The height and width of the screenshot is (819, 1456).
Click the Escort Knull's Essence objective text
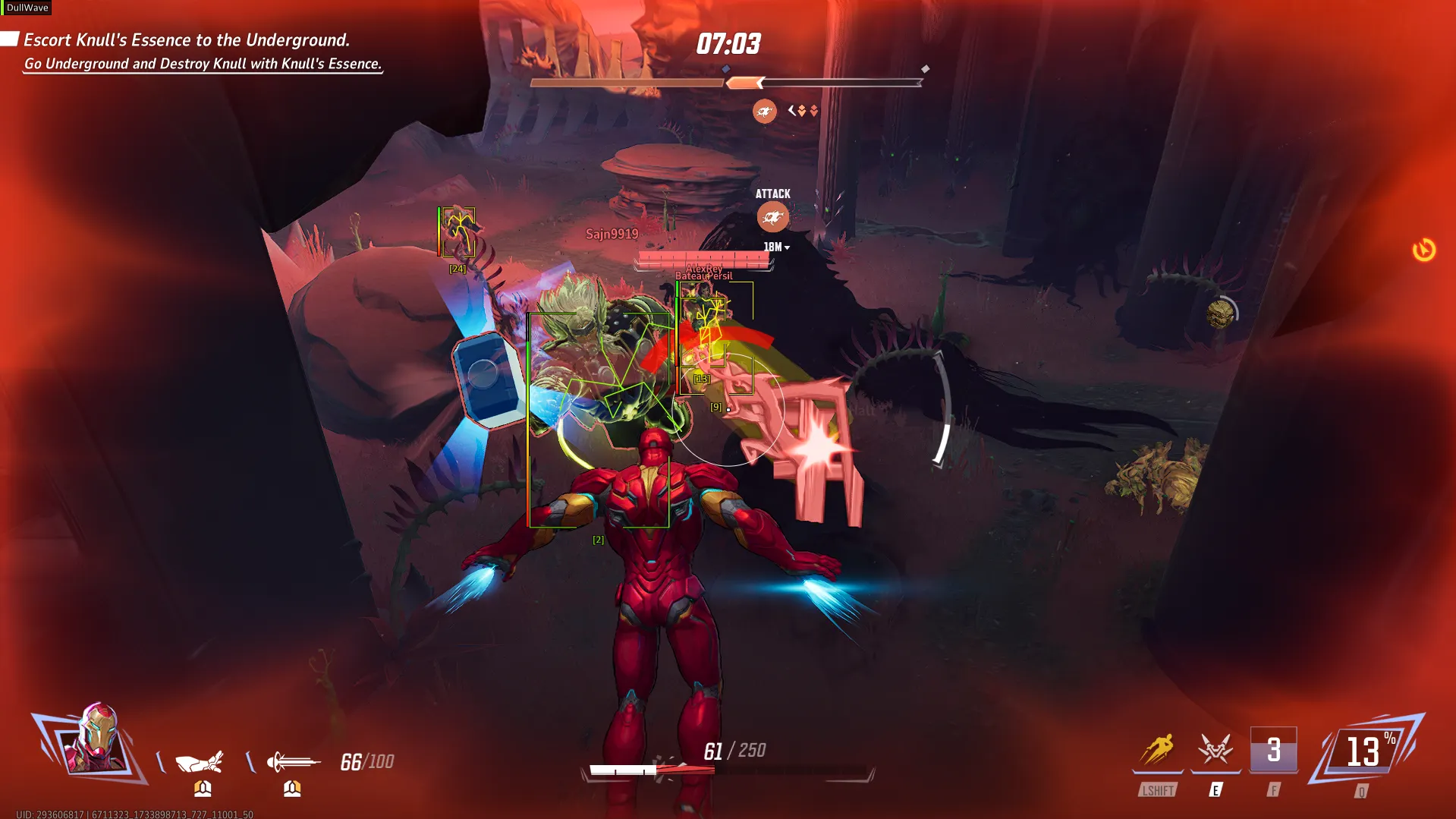click(x=187, y=40)
